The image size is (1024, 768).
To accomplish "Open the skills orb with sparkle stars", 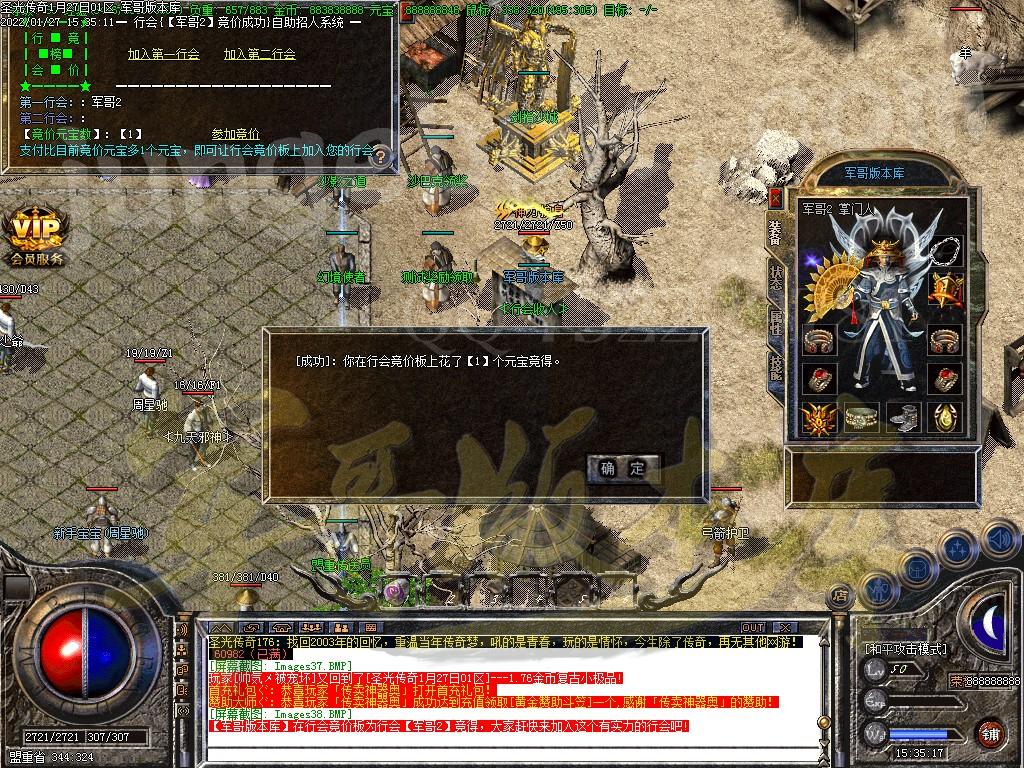I will 957,550.
